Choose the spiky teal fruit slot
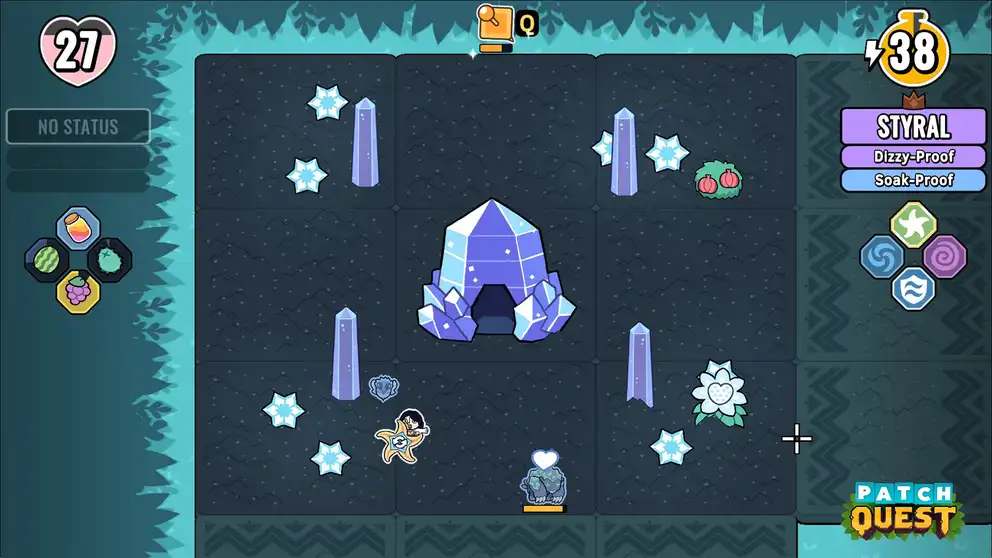The height and width of the screenshot is (558, 992). 110,258
